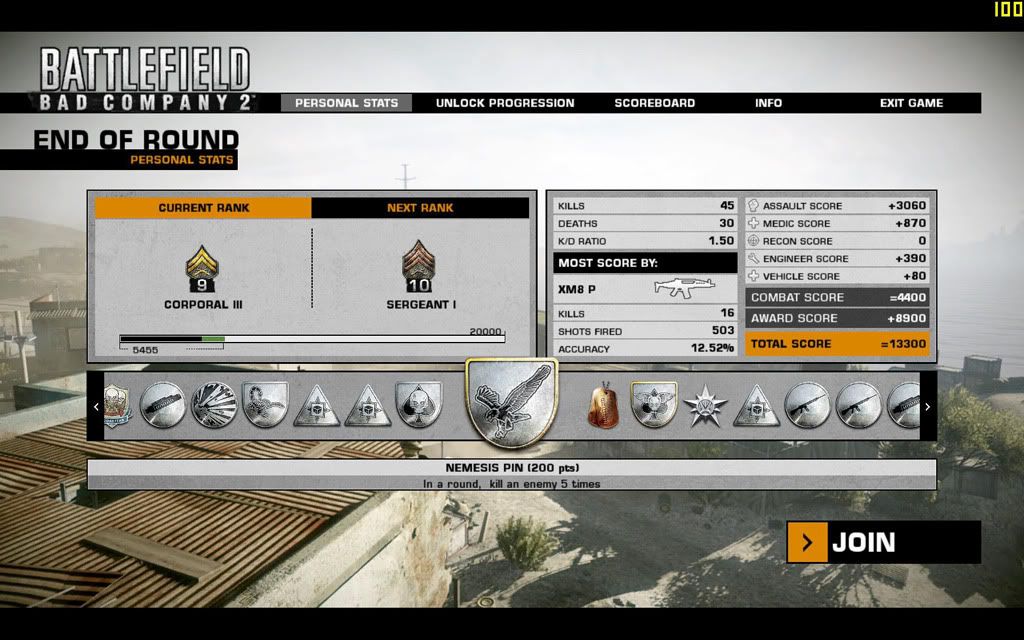Show the Scoreboard tab
This screenshot has height=640, width=1024.
(655, 103)
